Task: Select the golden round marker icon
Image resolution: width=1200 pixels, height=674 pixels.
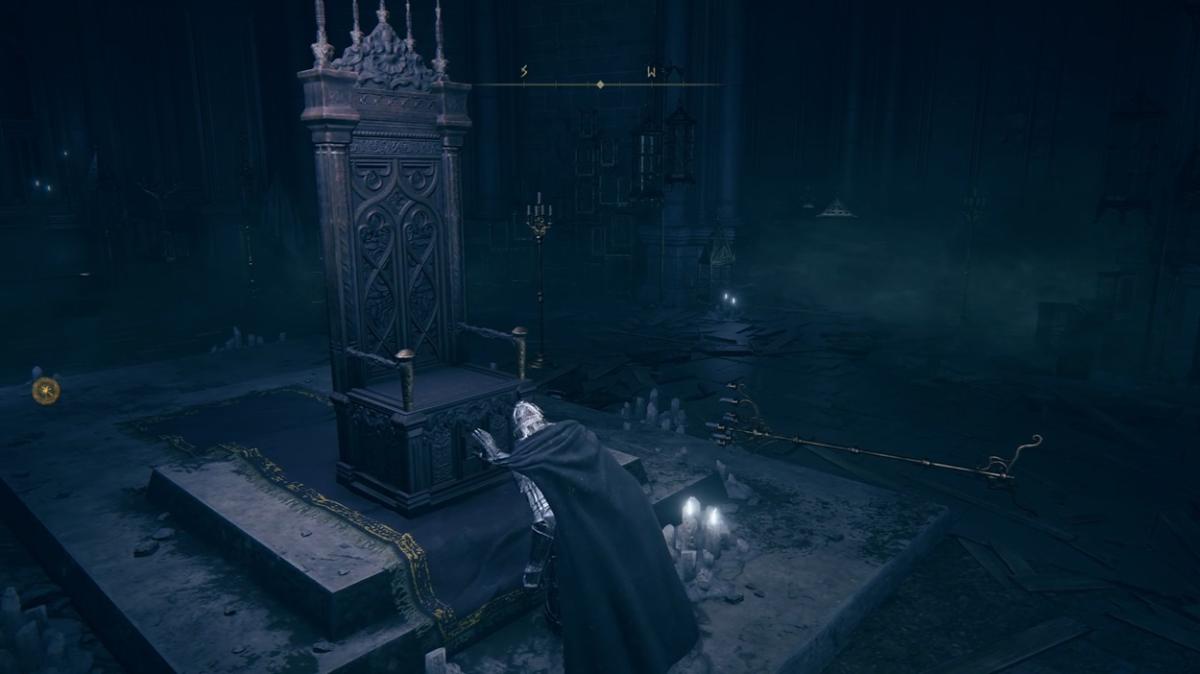Action: click(x=46, y=390)
